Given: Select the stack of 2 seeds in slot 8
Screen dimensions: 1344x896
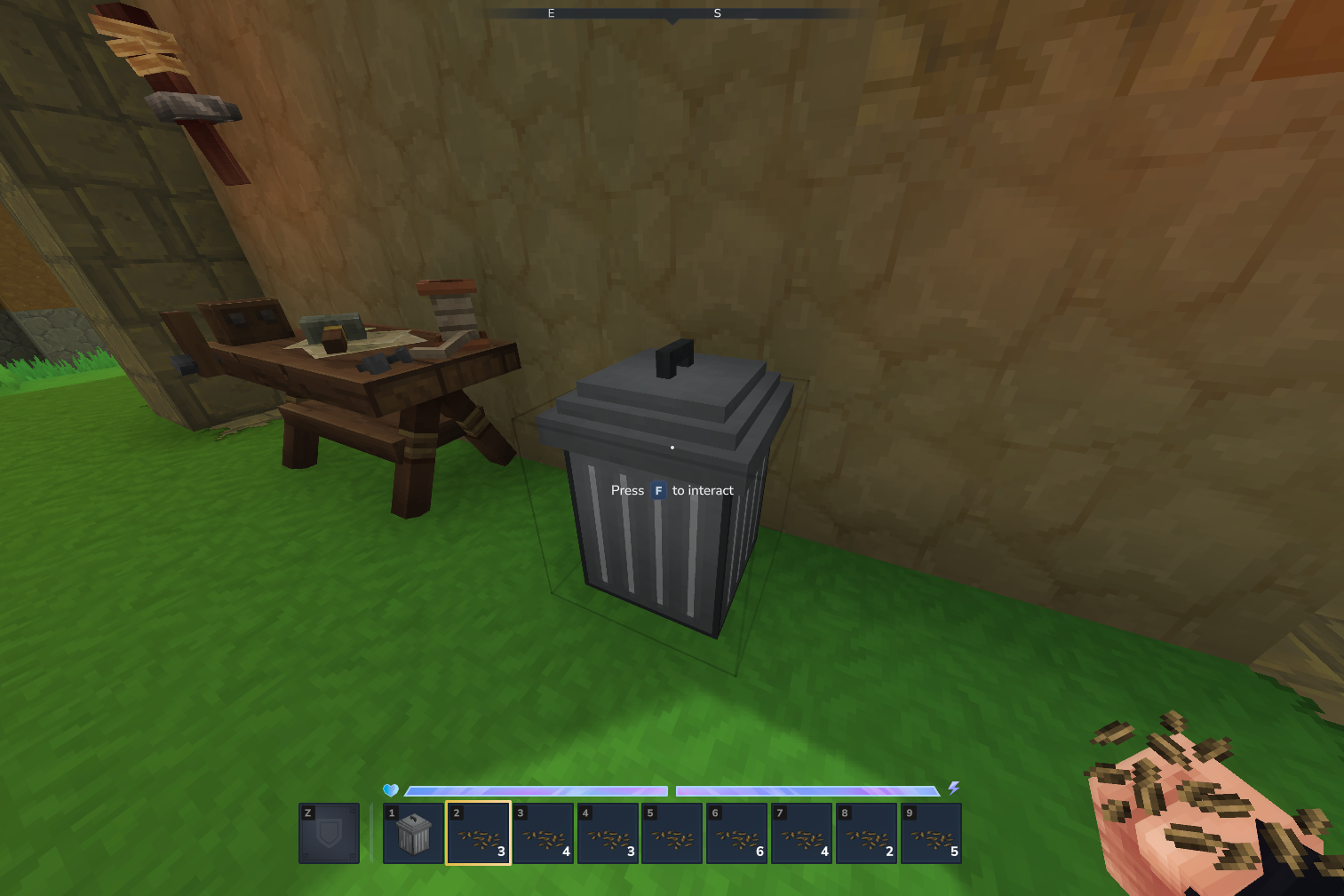Looking at the screenshot, I should click(x=867, y=833).
